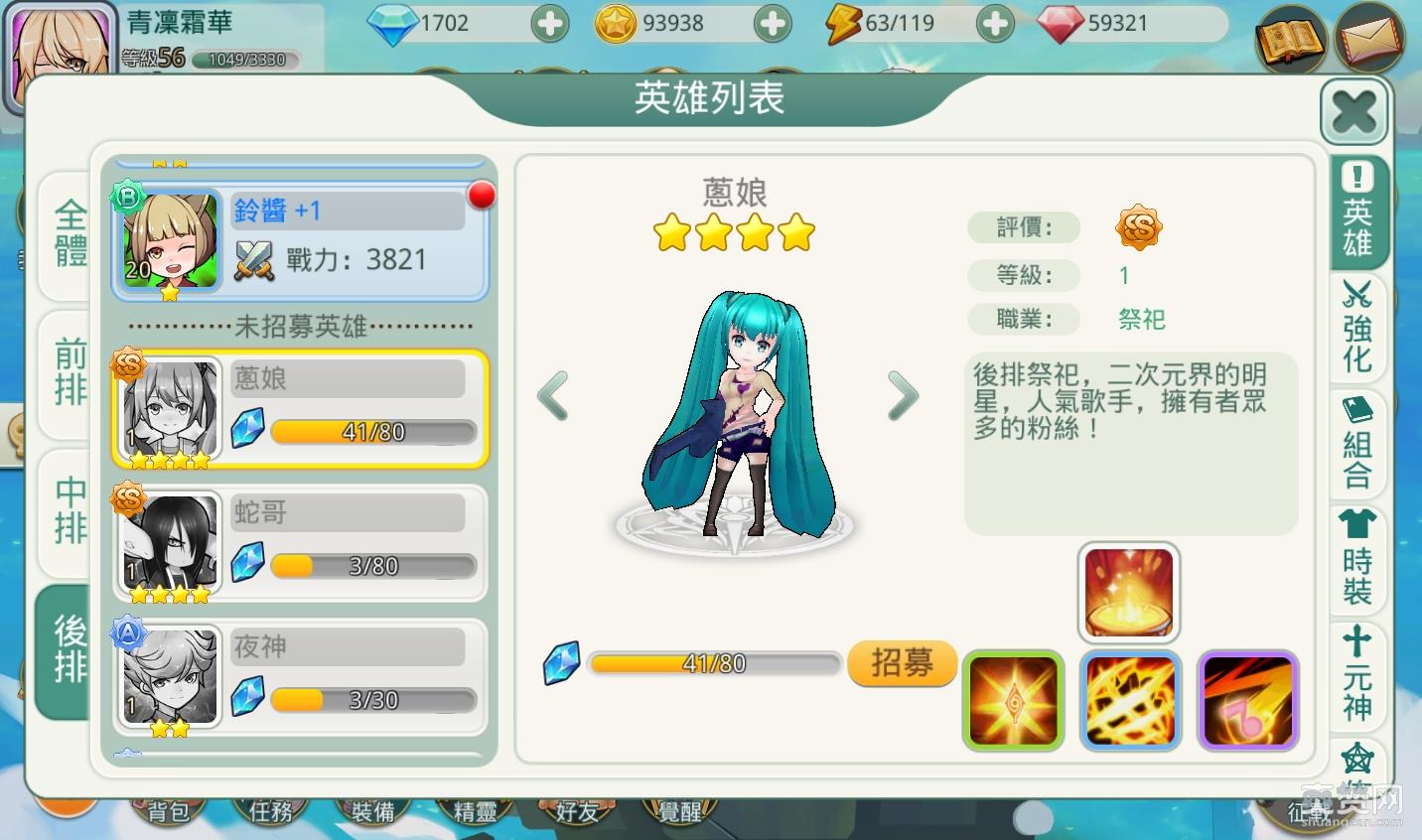Switch to the 強化 (enhance) sidebar tab
Viewport: 1422px width, 840px height.
(1357, 328)
